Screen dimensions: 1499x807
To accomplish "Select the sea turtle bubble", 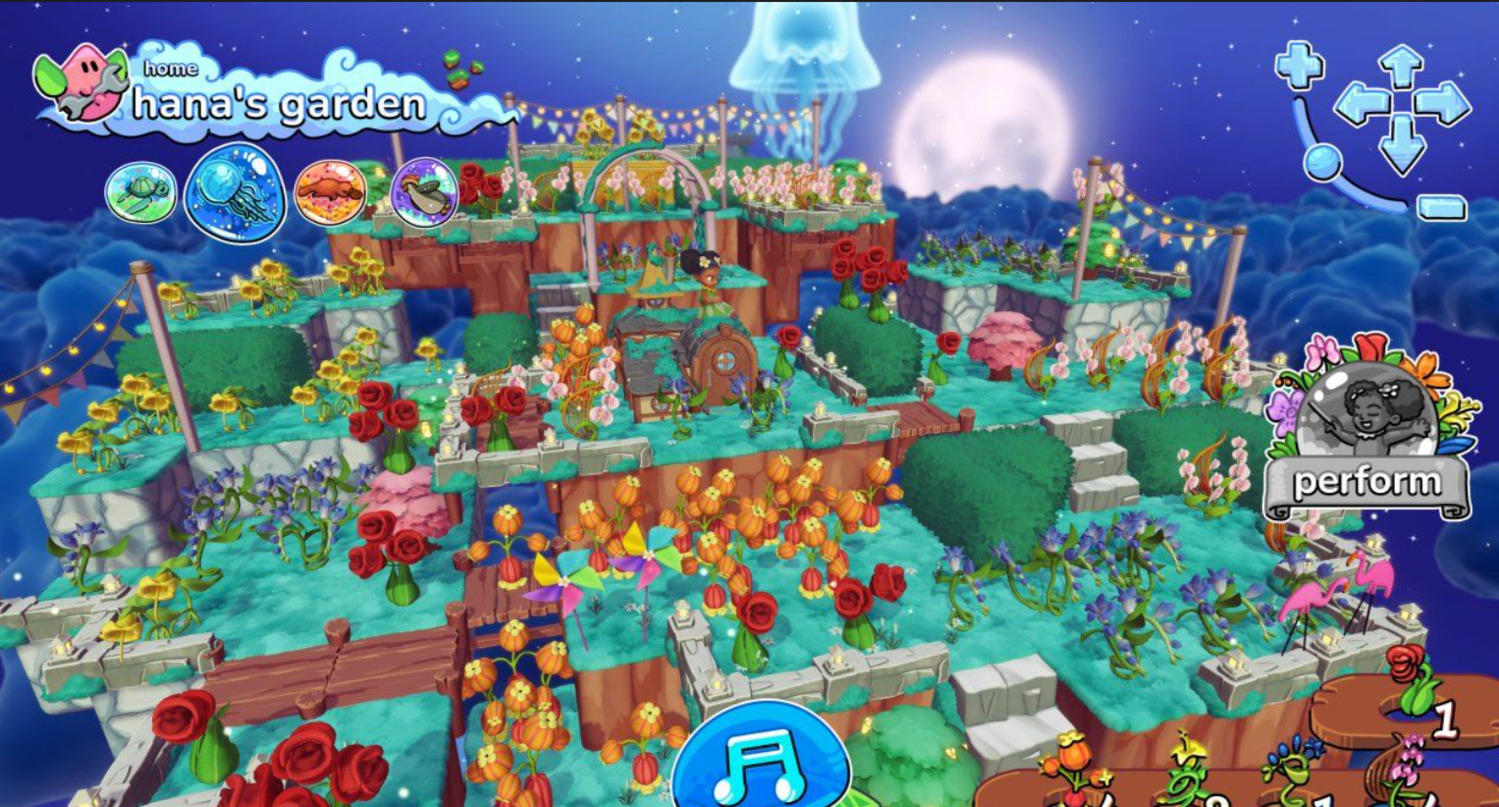I will pos(141,192).
